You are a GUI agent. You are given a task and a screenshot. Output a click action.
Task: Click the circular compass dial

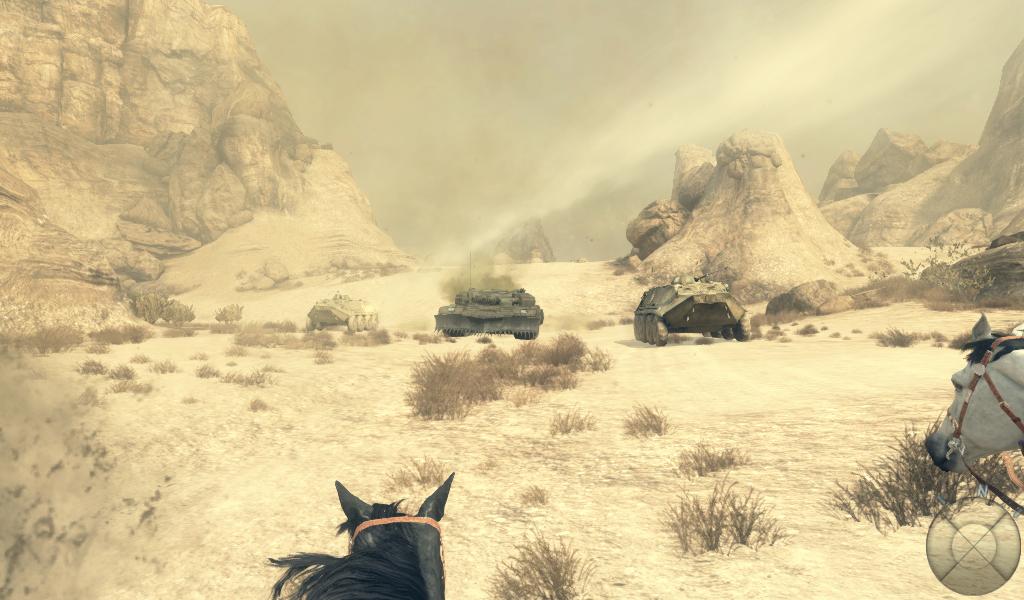972,546
